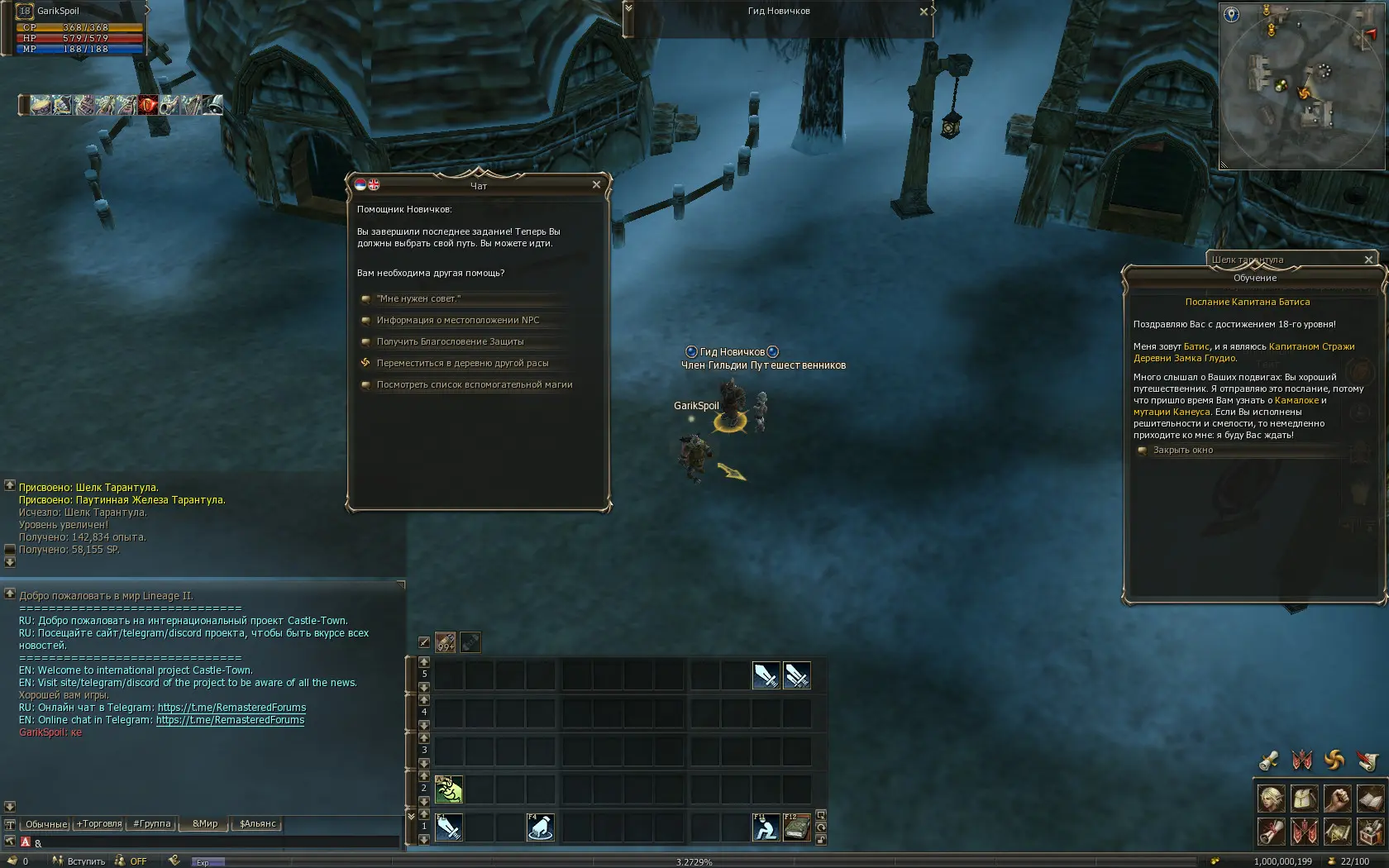The height and width of the screenshot is (868, 1389).
Task: Show the $Альянс chat tab
Action: click(x=258, y=824)
